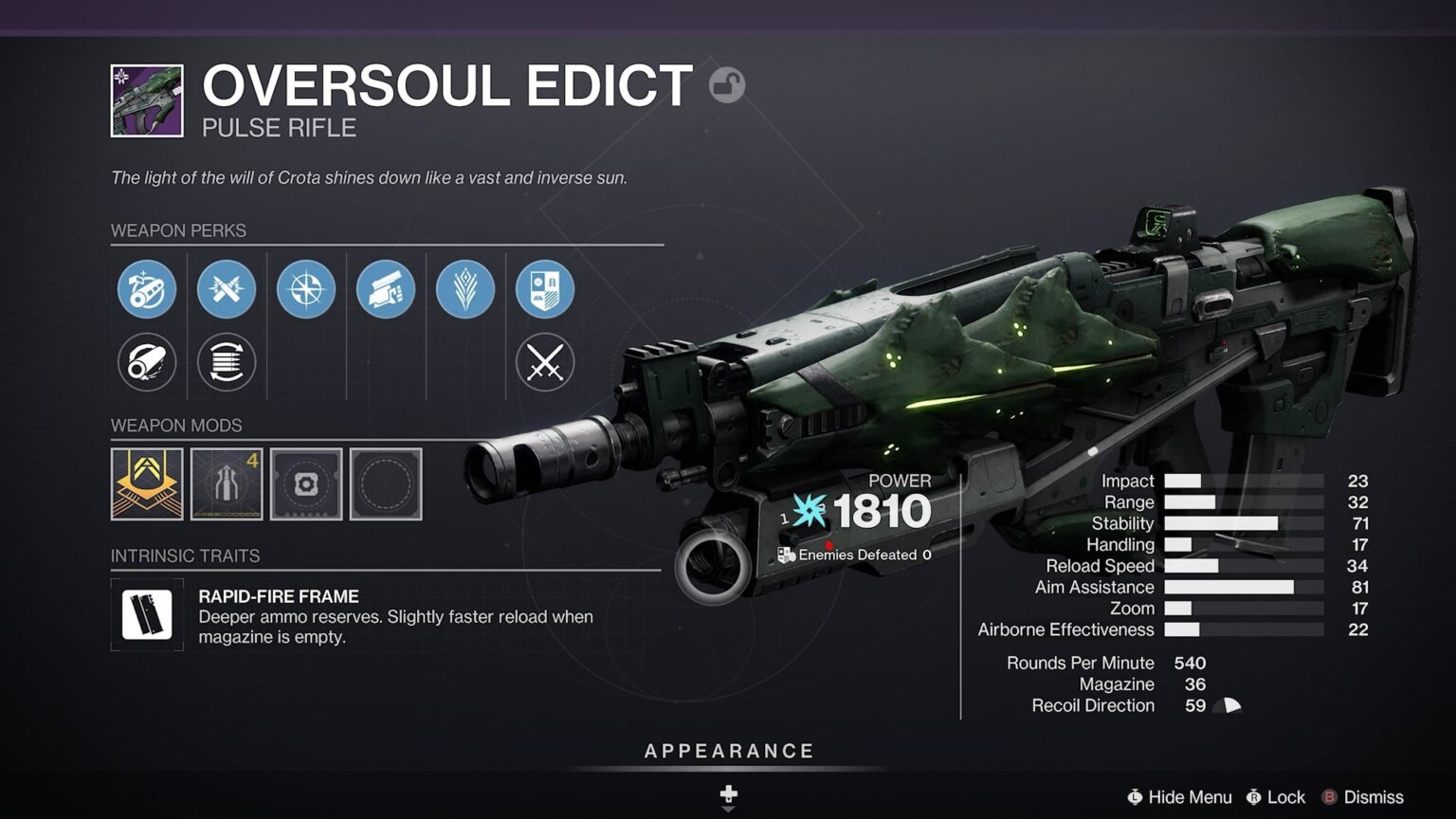The width and height of the screenshot is (1456, 819).
Task: Select the shield-crest masterwork perk icon
Action: [543, 290]
